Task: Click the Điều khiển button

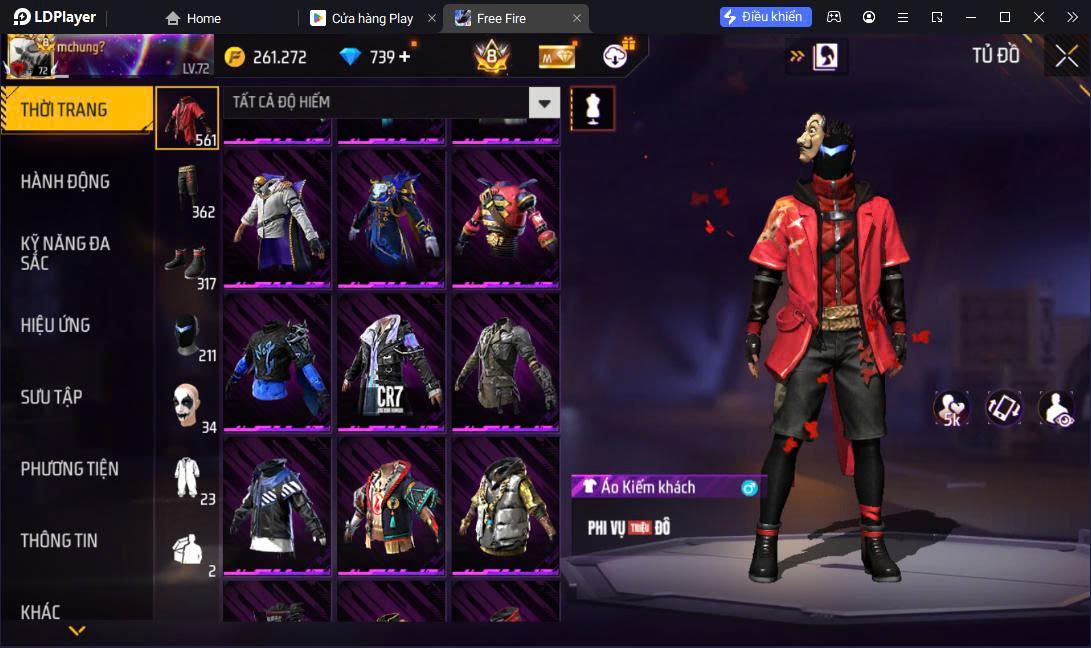Action: pos(765,17)
